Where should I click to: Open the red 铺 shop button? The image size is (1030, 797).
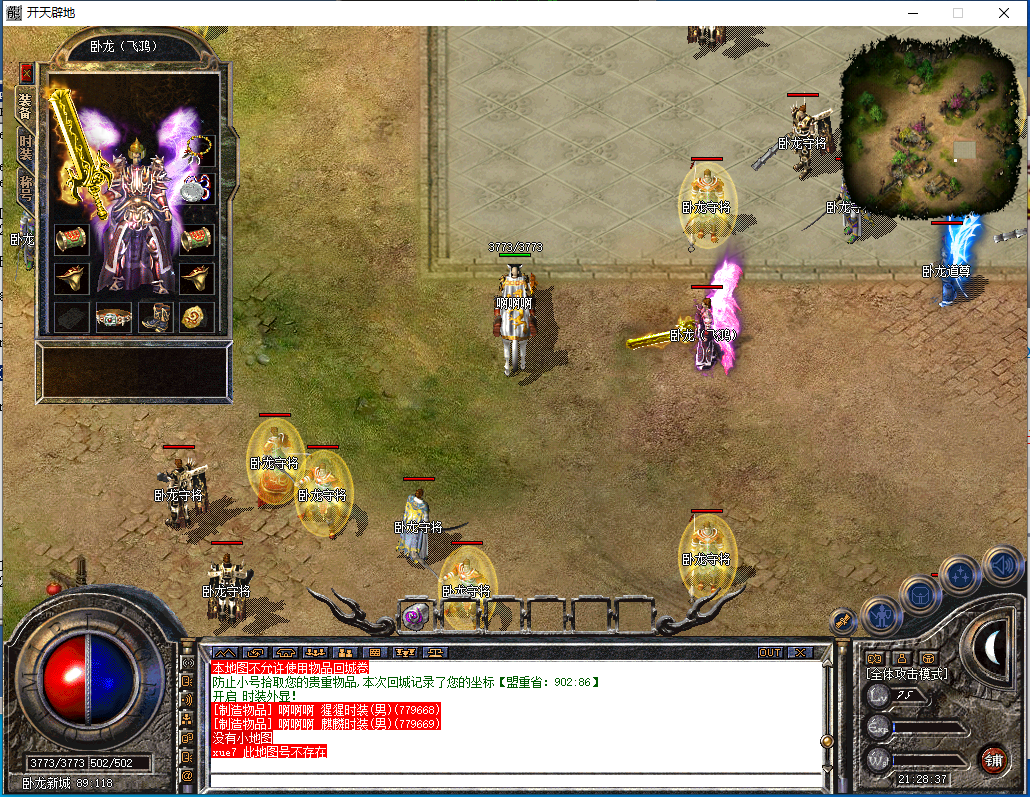(x=992, y=759)
